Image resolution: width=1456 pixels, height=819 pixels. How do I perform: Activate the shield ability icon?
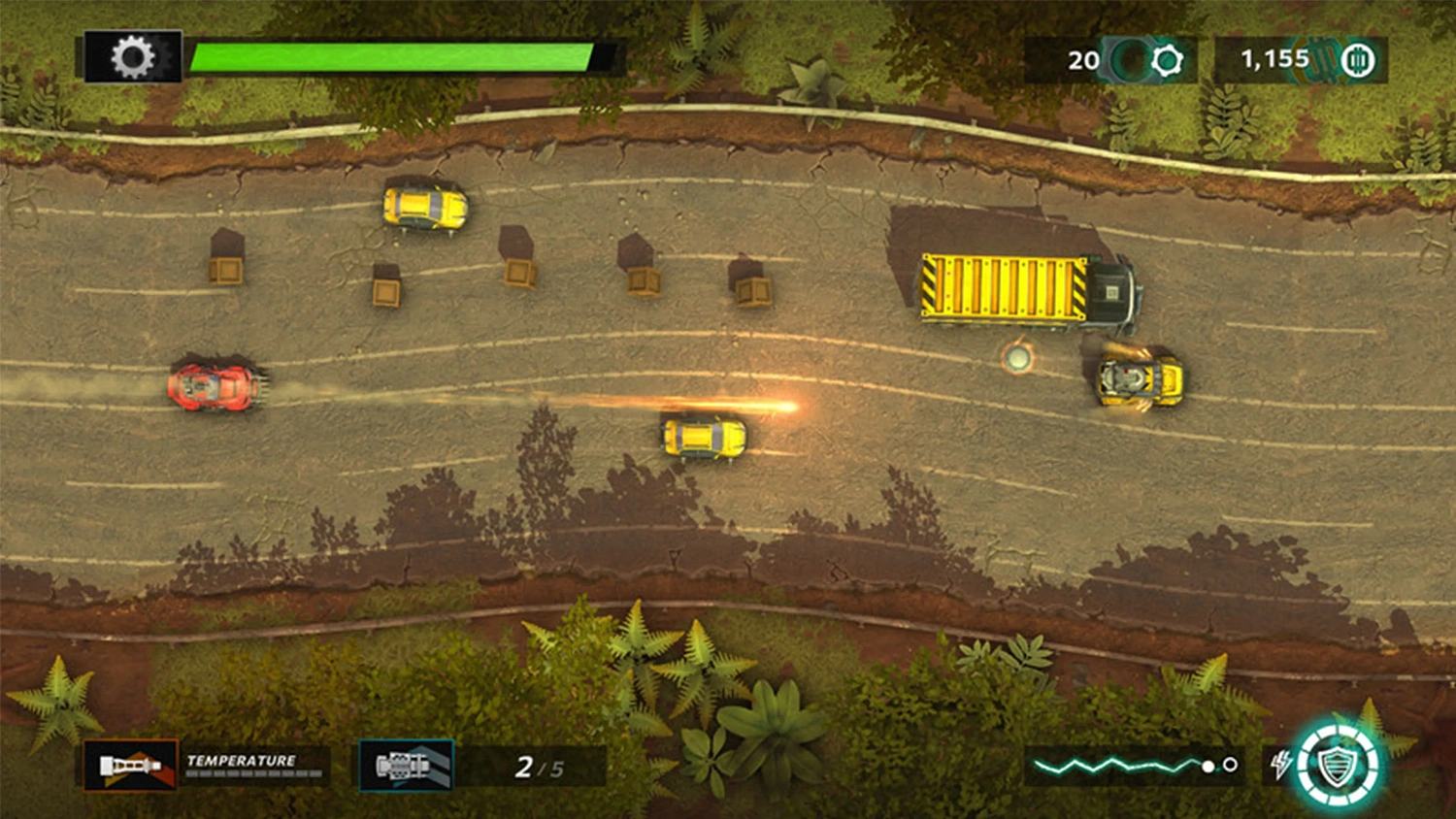click(1340, 766)
